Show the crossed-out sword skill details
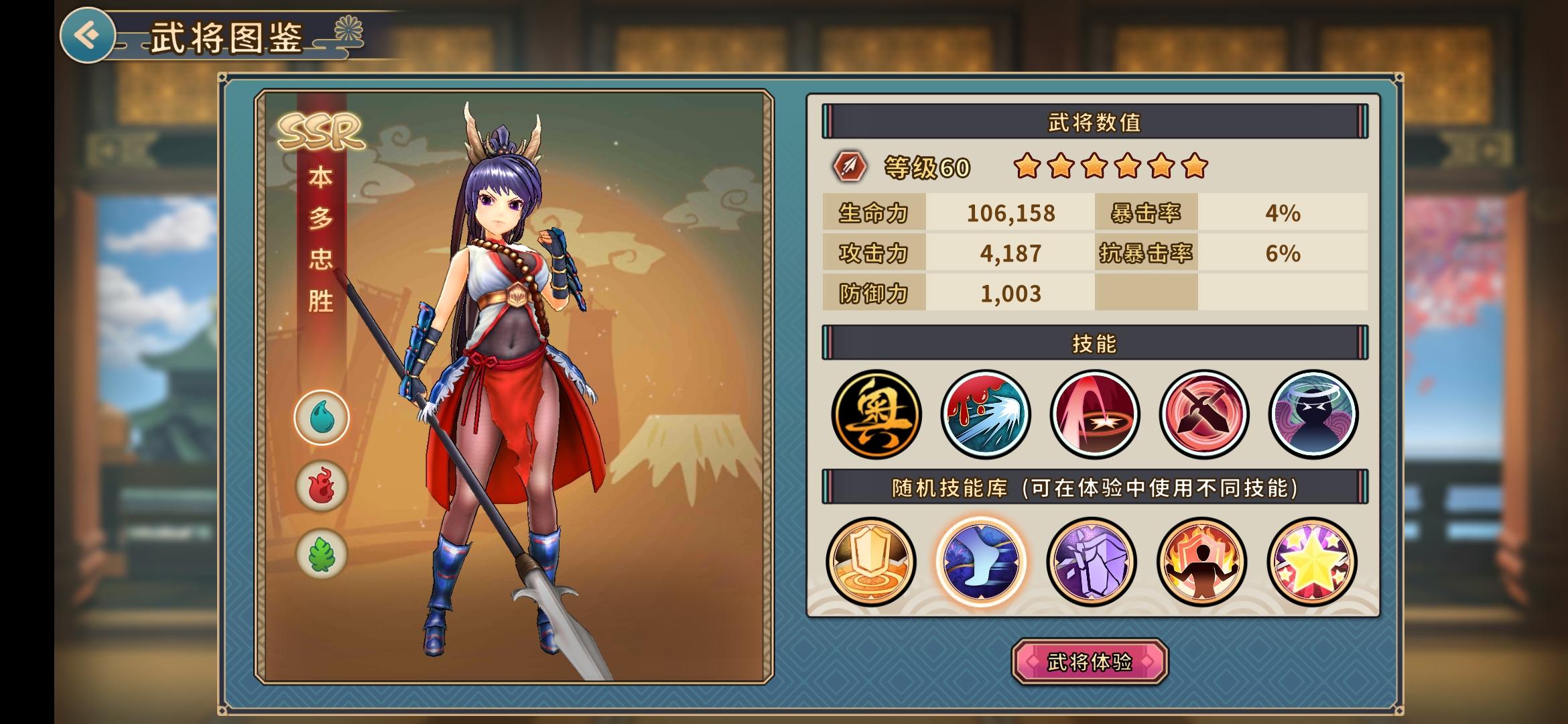Viewport: 1568px width, 724px height. click(x=1203, y=414)
